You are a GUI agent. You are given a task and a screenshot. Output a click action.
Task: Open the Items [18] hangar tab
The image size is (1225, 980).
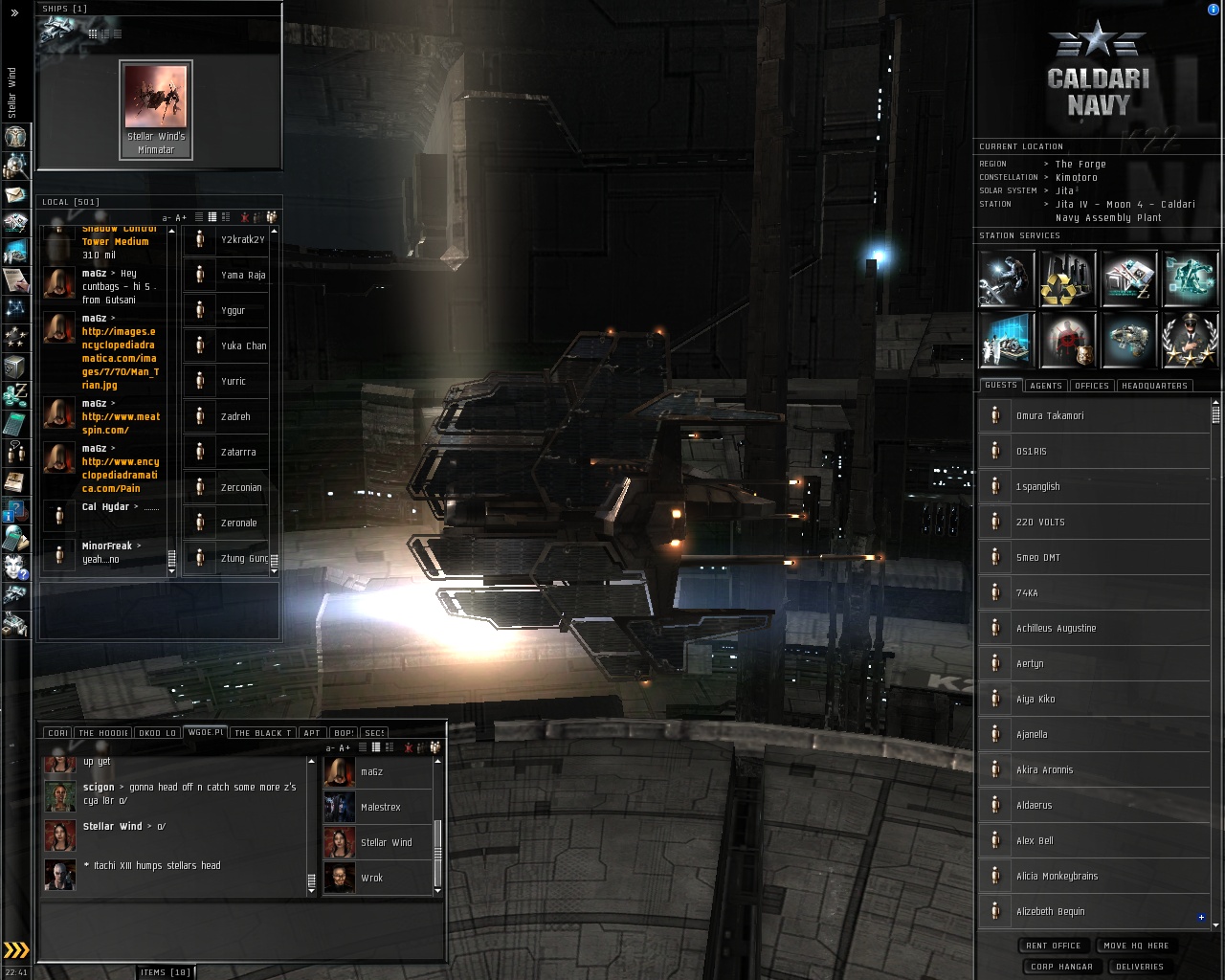point(166,972)
